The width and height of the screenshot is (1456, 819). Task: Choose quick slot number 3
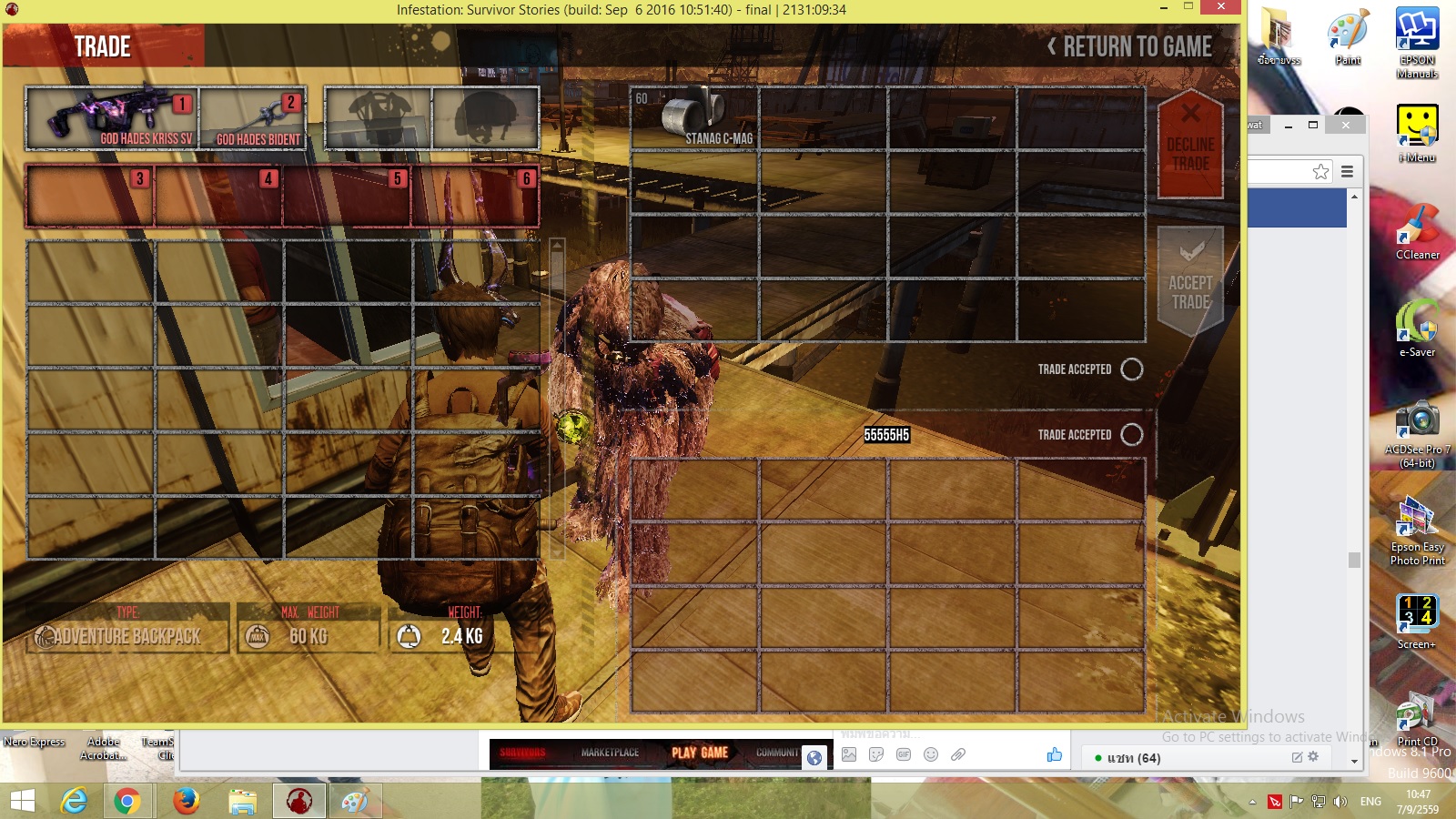coord(90,196)
